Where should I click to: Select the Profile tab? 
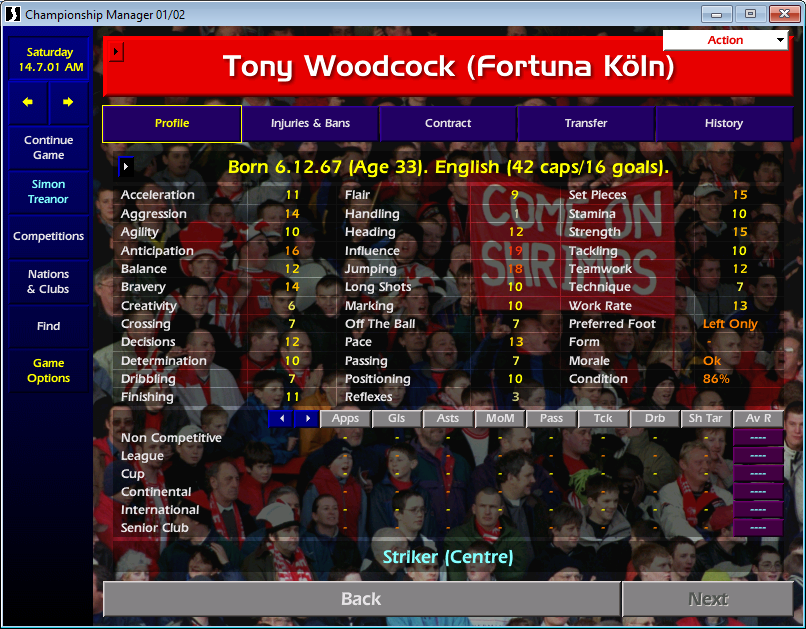pyautogui.click(x=172, y=124)
